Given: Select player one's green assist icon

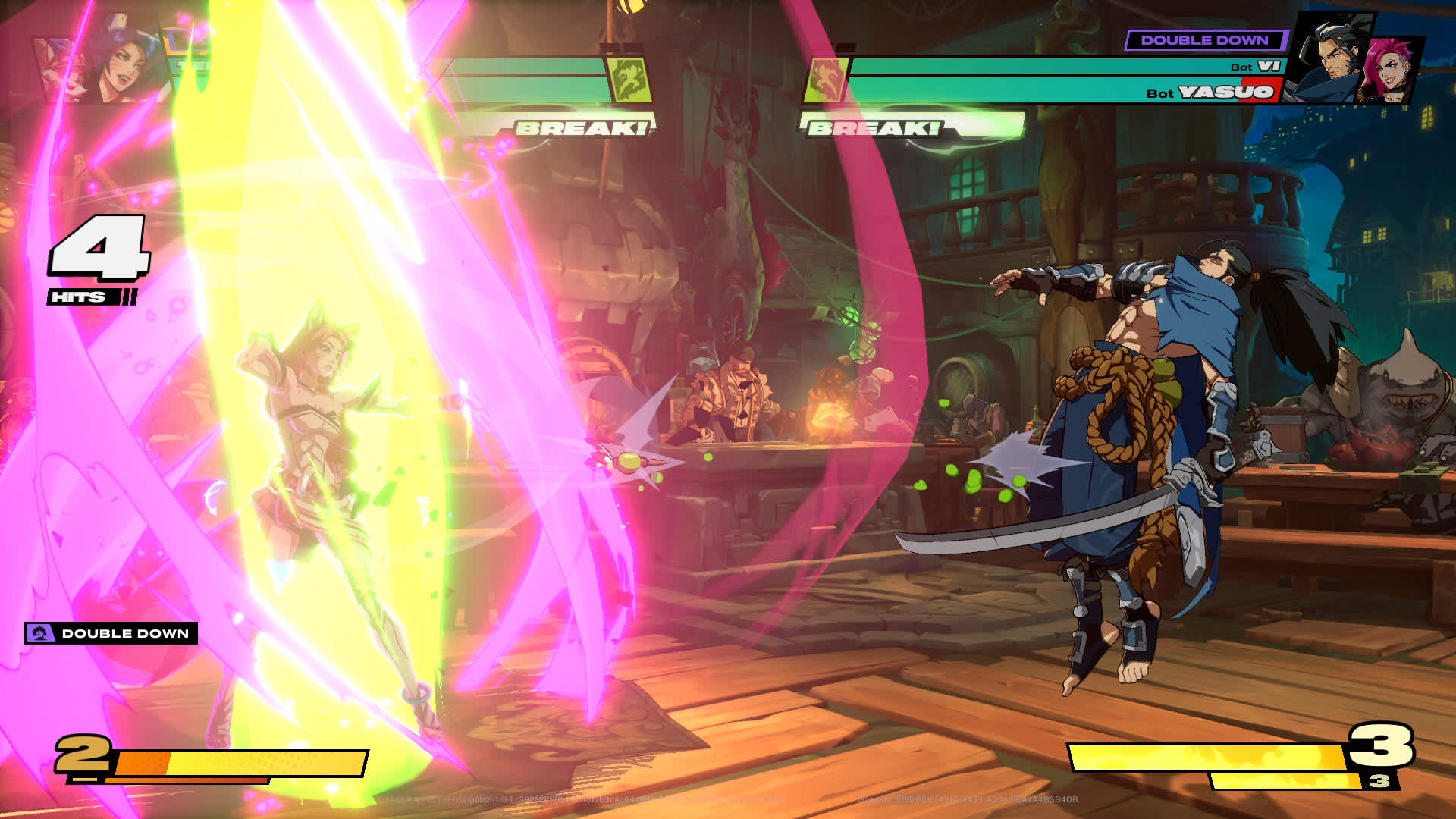Looking at the screenshot, I should (x=629, y=80).
